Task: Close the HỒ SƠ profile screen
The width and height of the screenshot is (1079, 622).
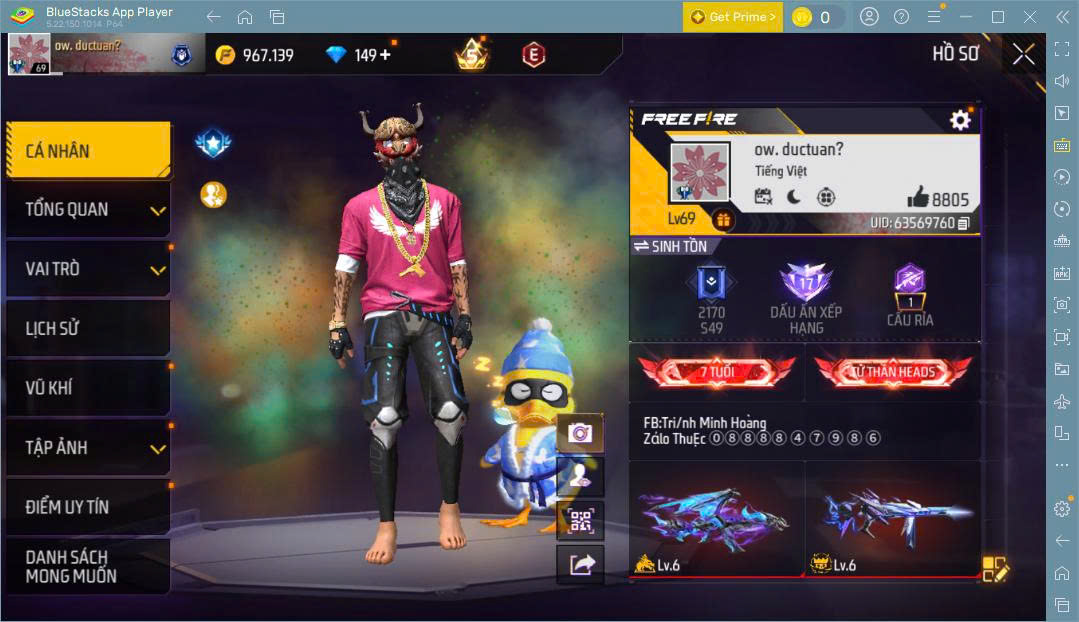Action: (1023, 54)
